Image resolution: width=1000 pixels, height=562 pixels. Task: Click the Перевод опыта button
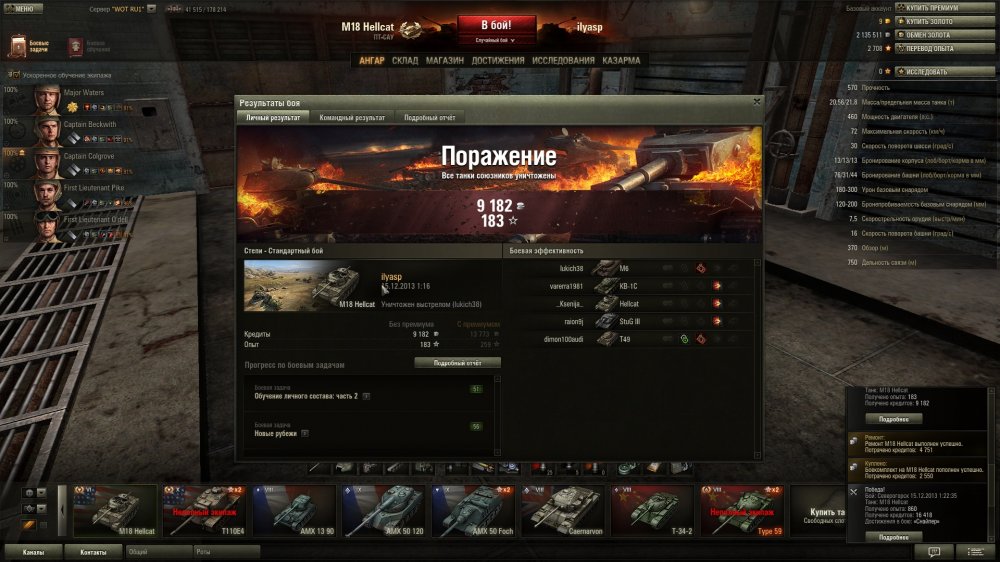click(938, 47)
